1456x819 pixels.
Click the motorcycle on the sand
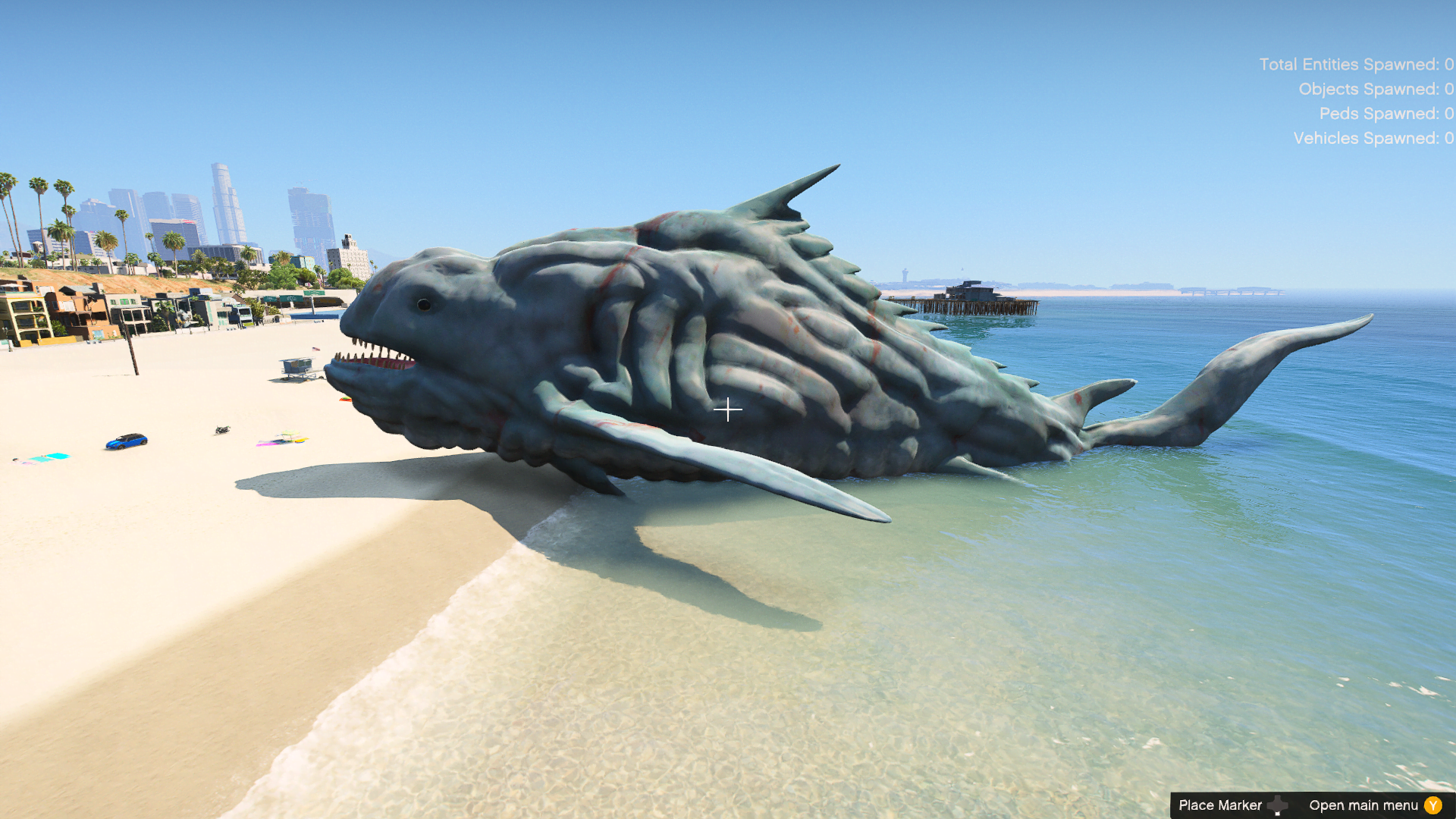click(222, 428)
